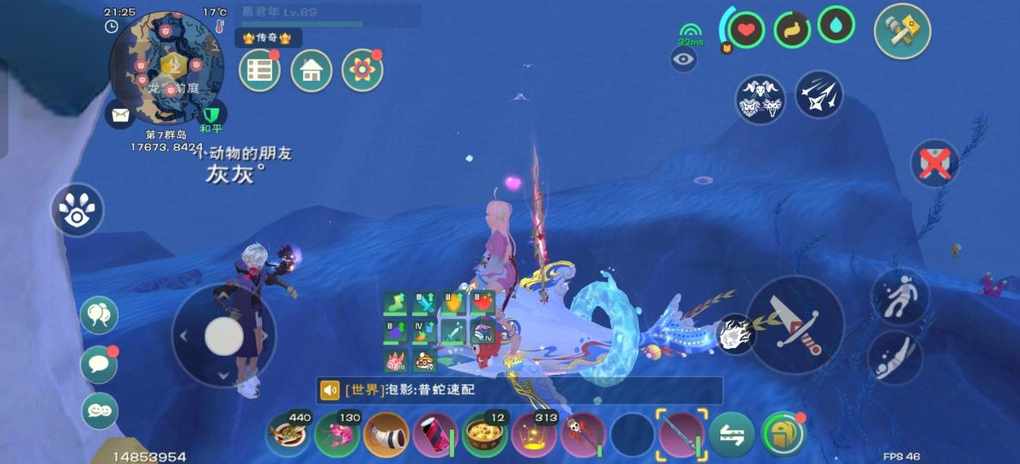
Task: Tap the diving swimmer action button
Action: coord(894,358)
